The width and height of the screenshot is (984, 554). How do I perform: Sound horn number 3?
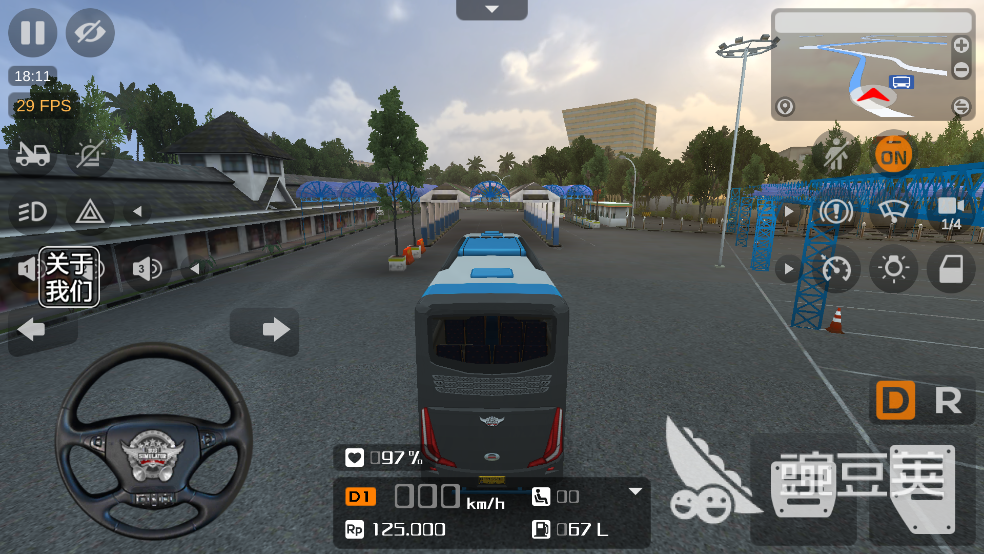147,268
